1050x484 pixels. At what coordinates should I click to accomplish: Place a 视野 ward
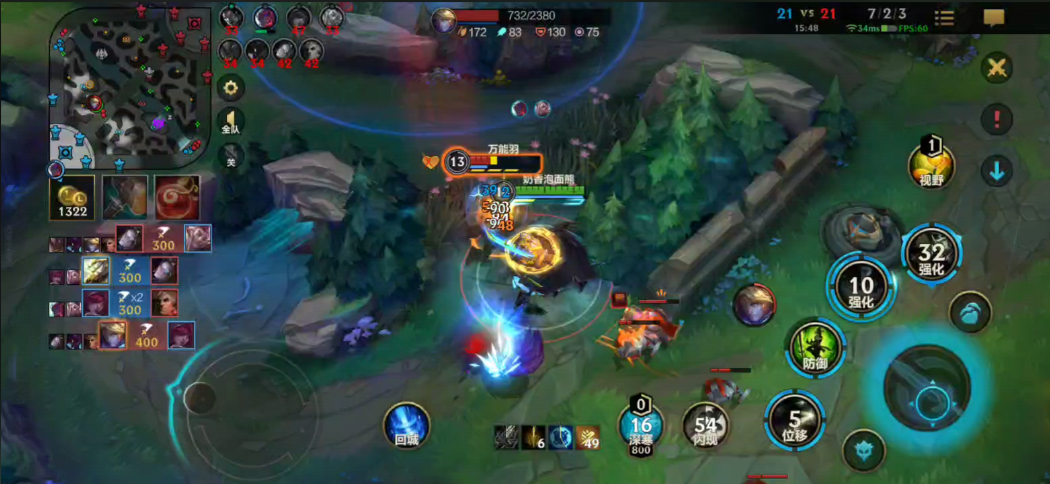[931, 164]
